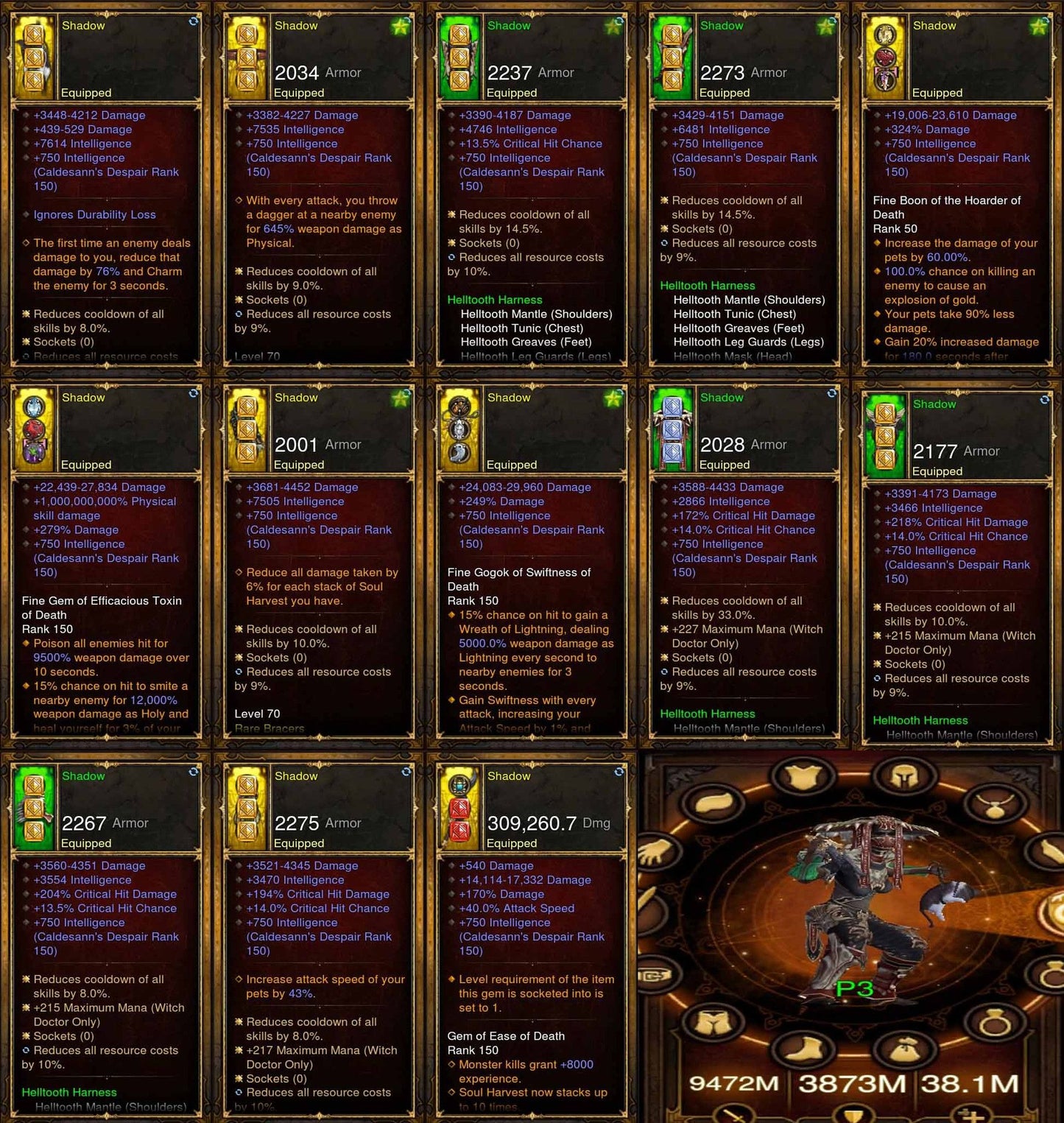Image resolution: width=1064 pixels, height=1123 pixels.
Task: Click the Gem of Efficacious Toxin item icon
Action: point(34,430)
